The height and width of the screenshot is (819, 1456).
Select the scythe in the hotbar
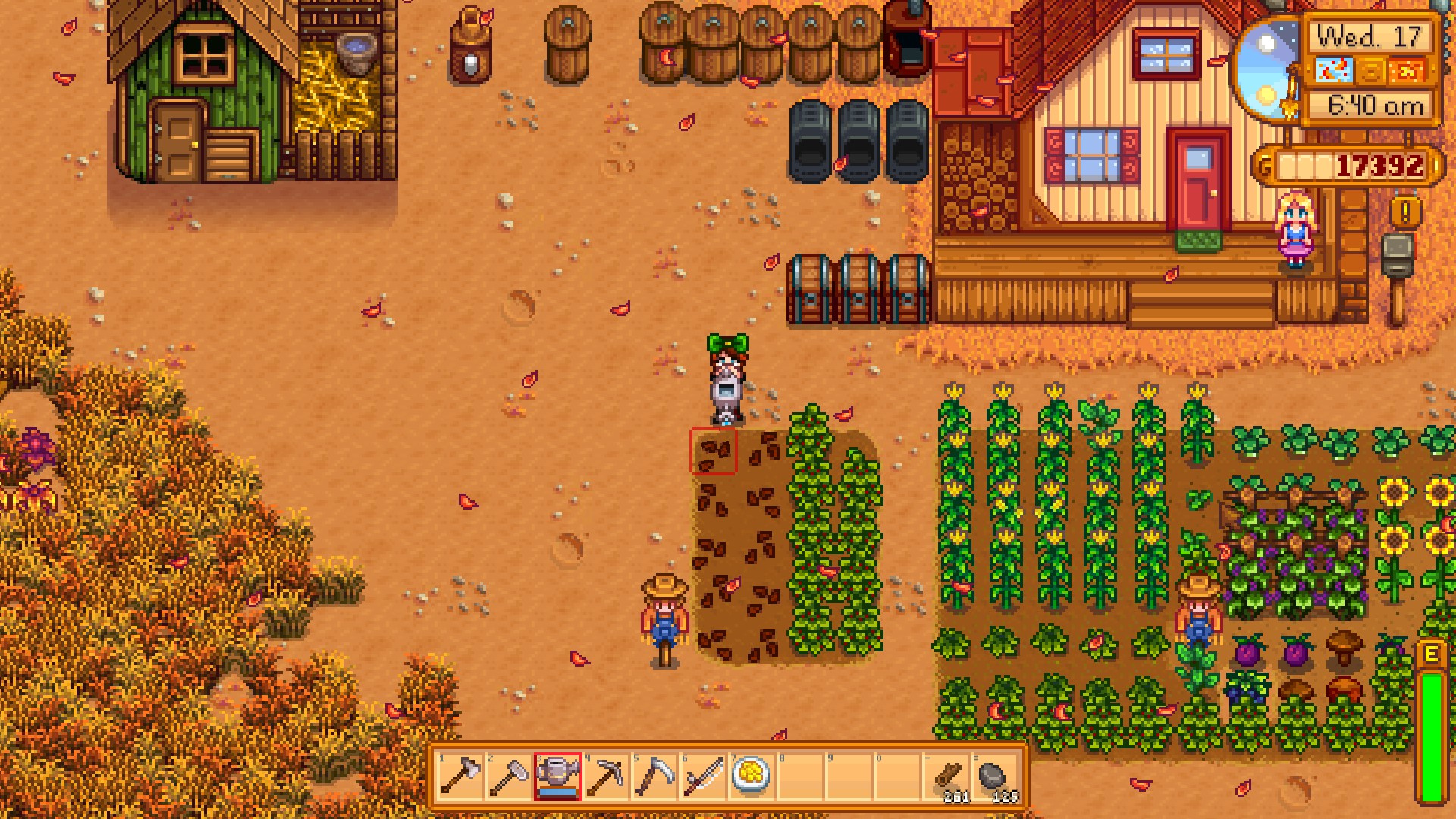654,776
